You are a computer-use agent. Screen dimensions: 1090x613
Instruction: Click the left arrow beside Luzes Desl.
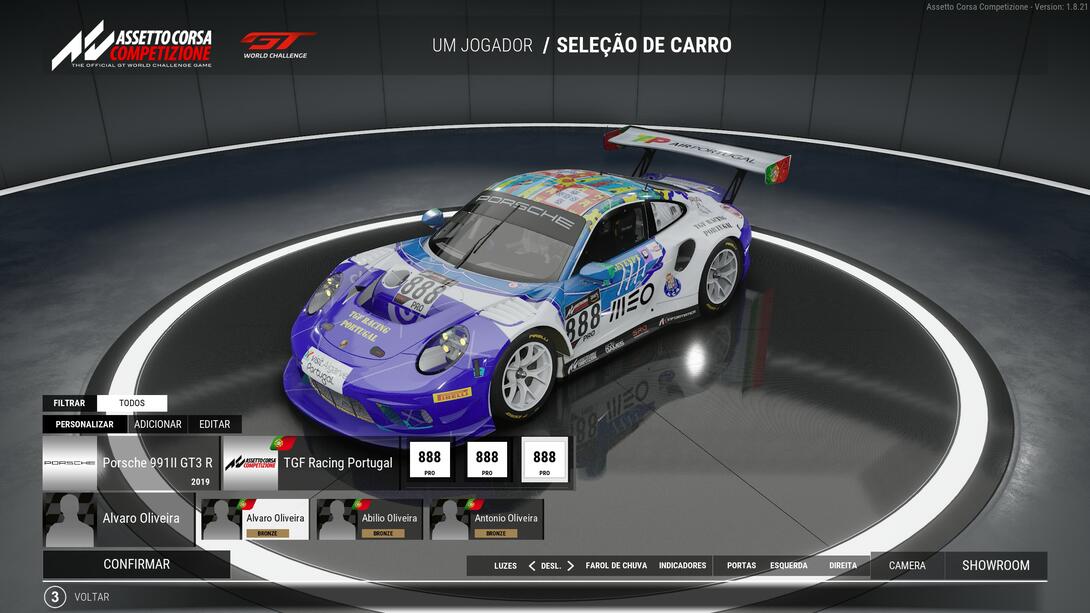click(x=531, y=566)
